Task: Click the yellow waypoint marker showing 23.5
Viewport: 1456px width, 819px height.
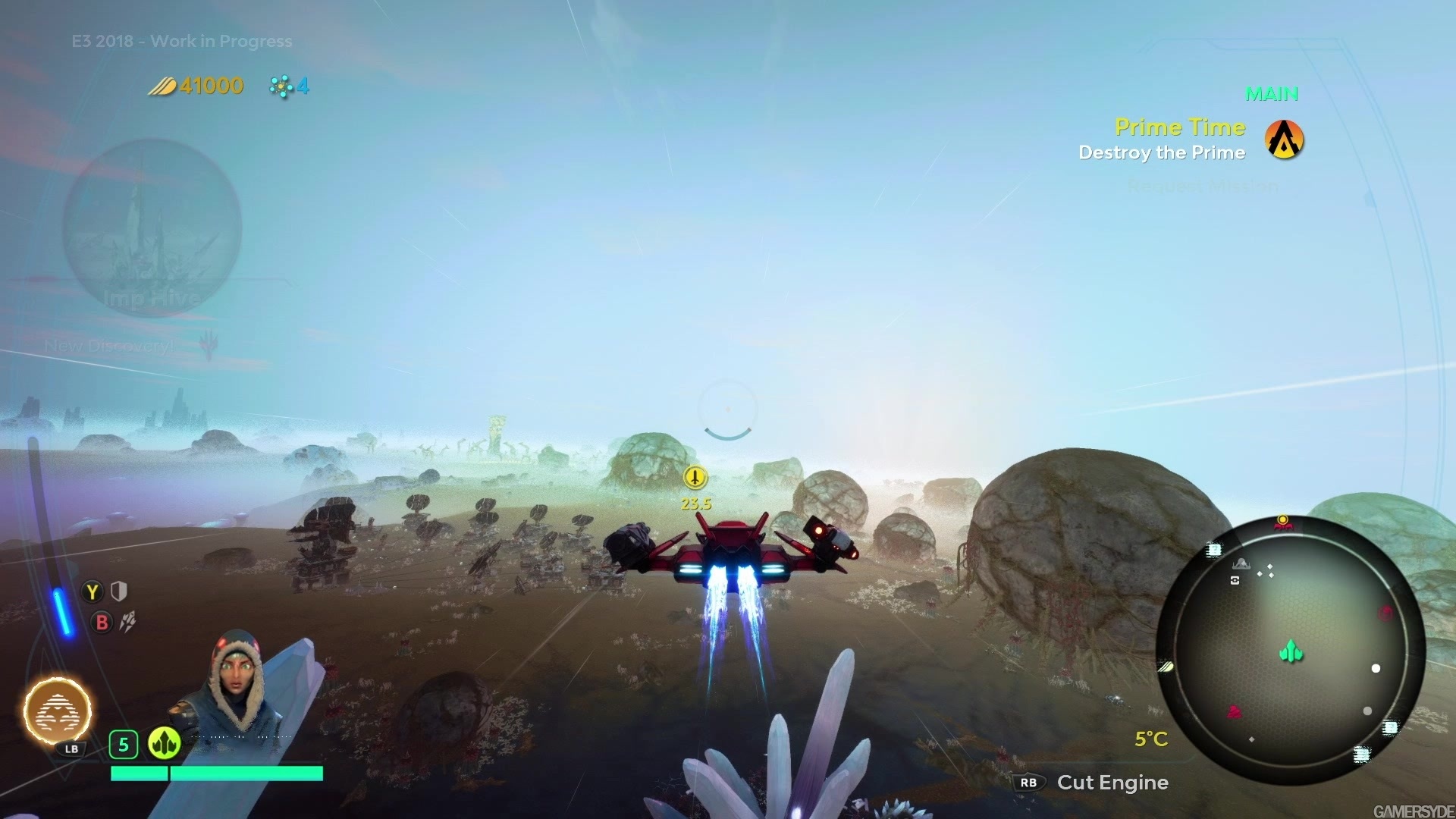Action: (695, 478)
